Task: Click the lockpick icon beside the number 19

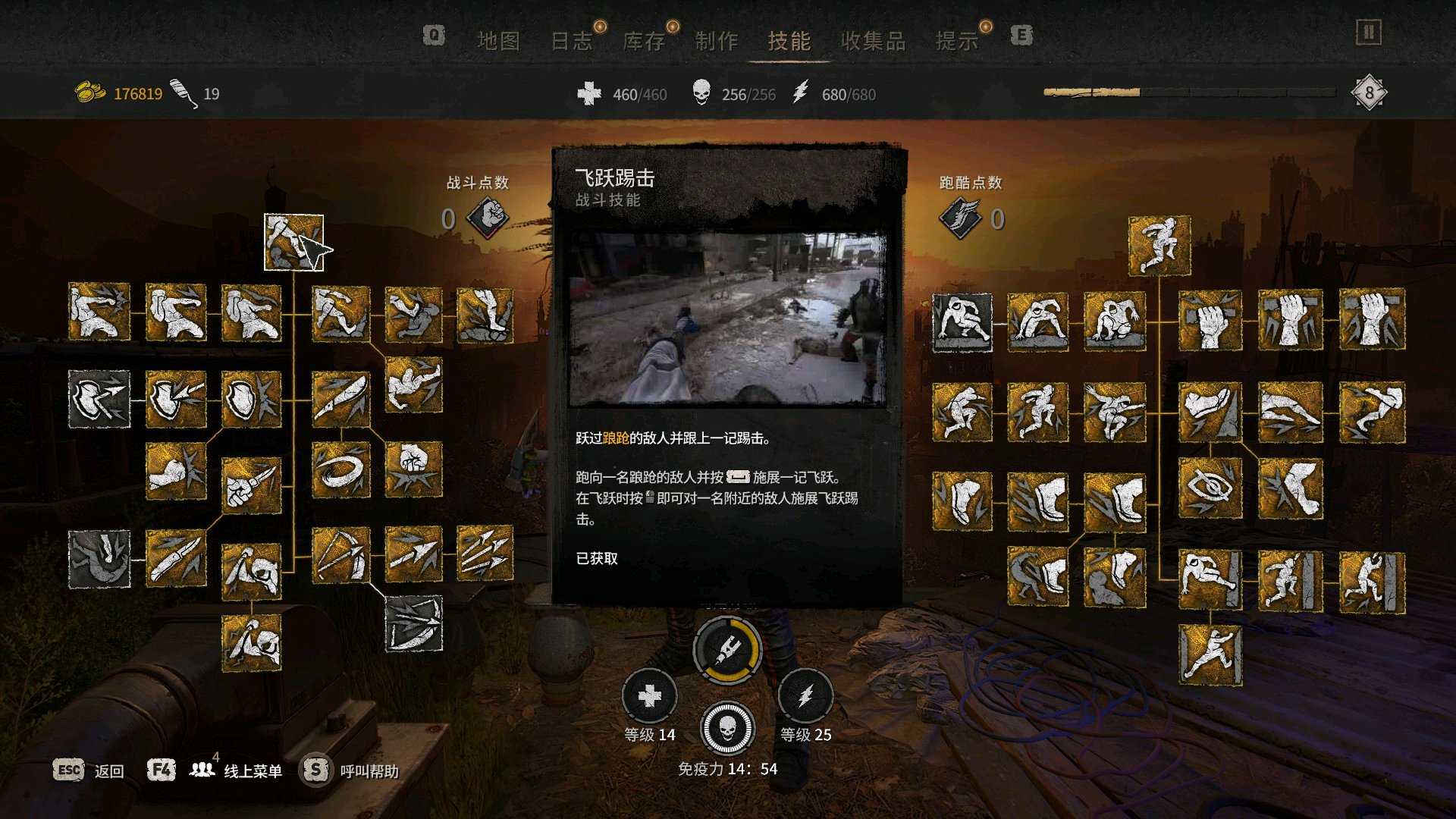Action: coord(183,92)
